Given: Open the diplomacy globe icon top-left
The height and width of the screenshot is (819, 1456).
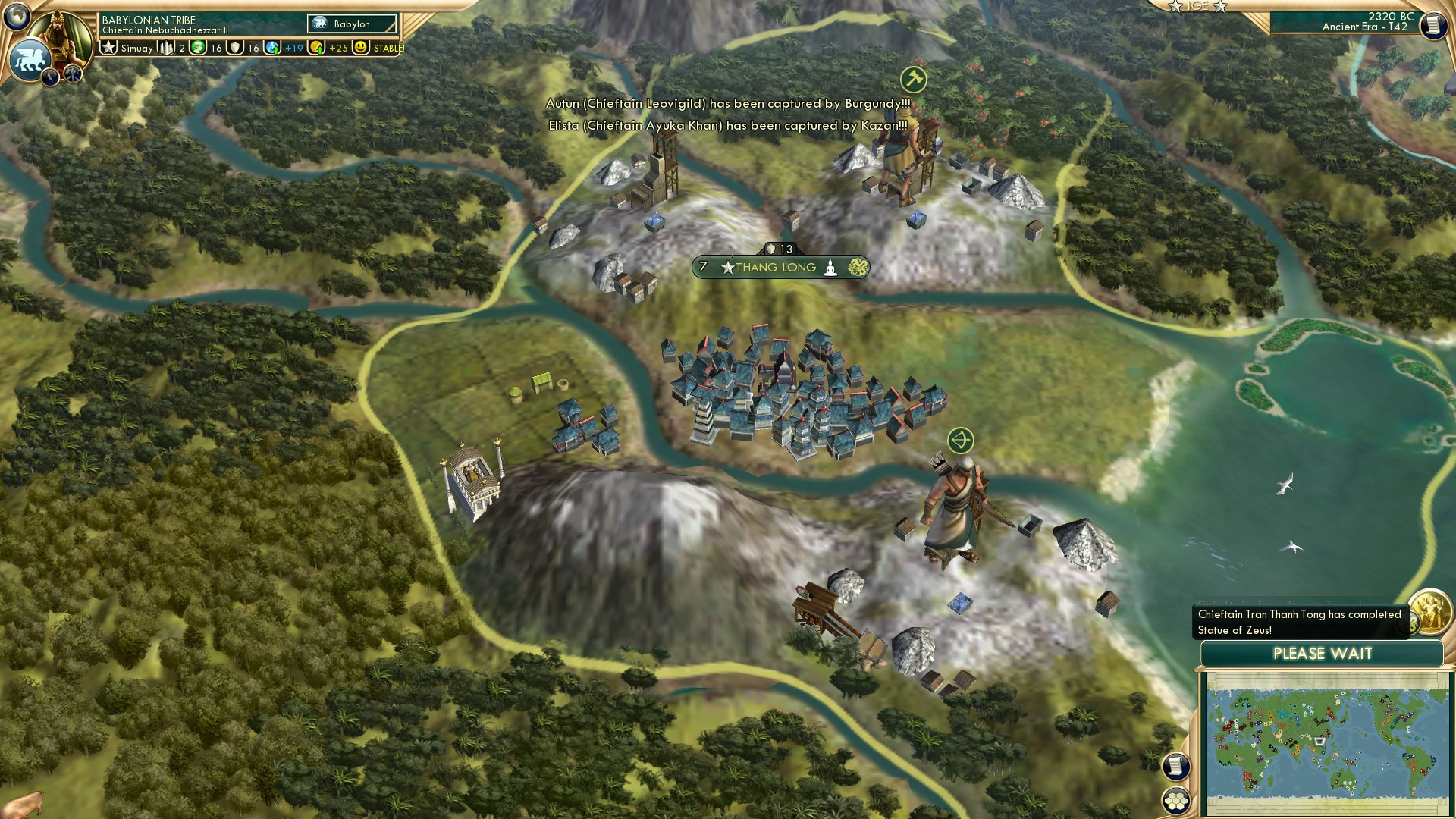Looking at the screenshot, I should pyautogui.click(x=15, y=17).
